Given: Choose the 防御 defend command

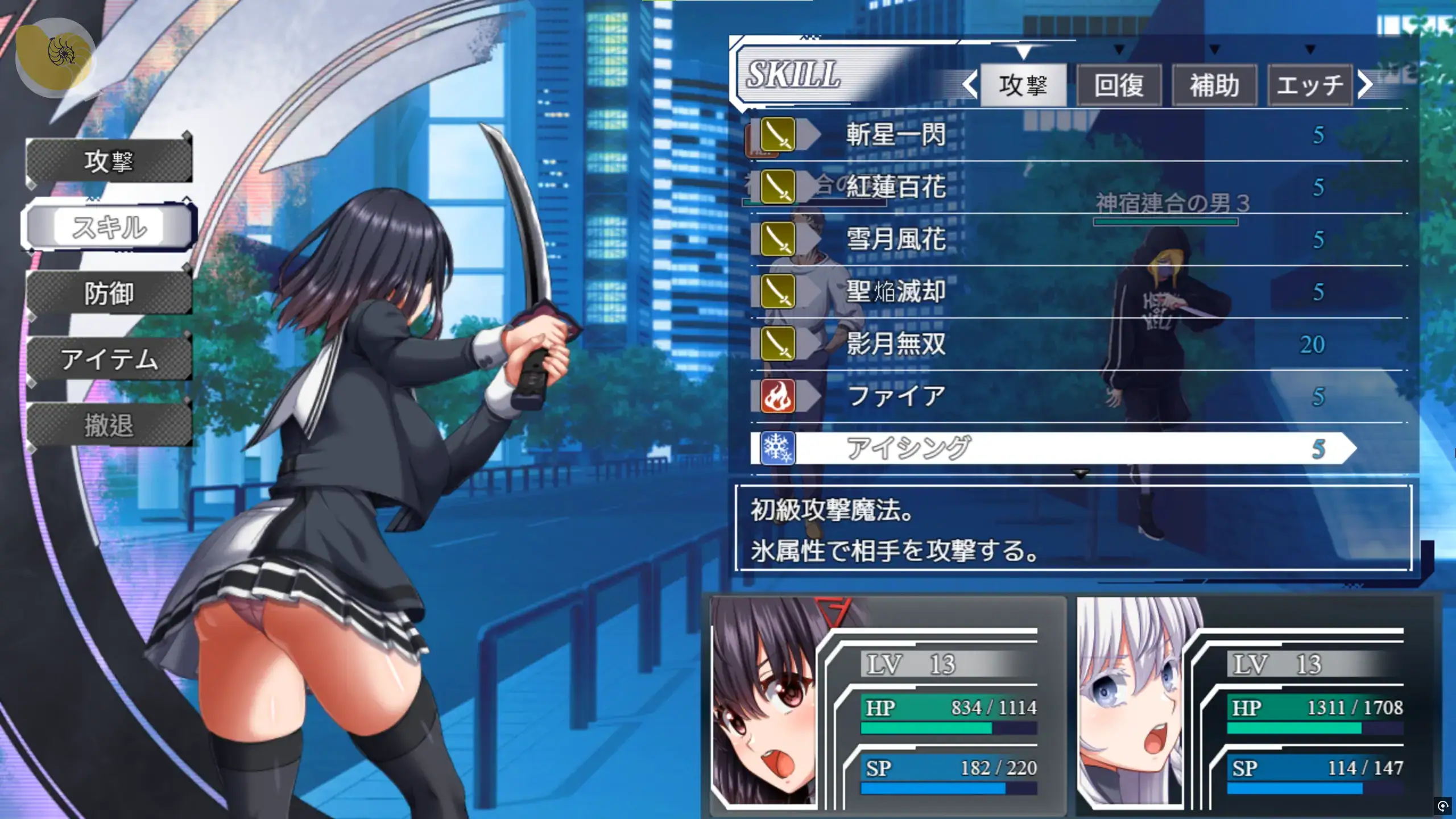Looking at the screenshot, I should click(x=109, y=293).
